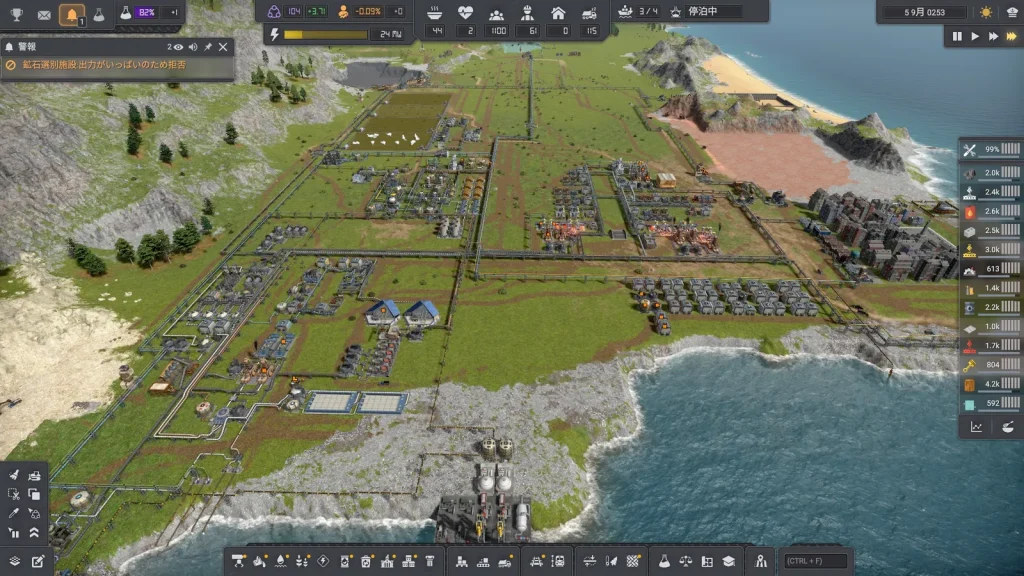Open the population housing icon
Screen dimensions: 1024x576
[x=558, y=13]
